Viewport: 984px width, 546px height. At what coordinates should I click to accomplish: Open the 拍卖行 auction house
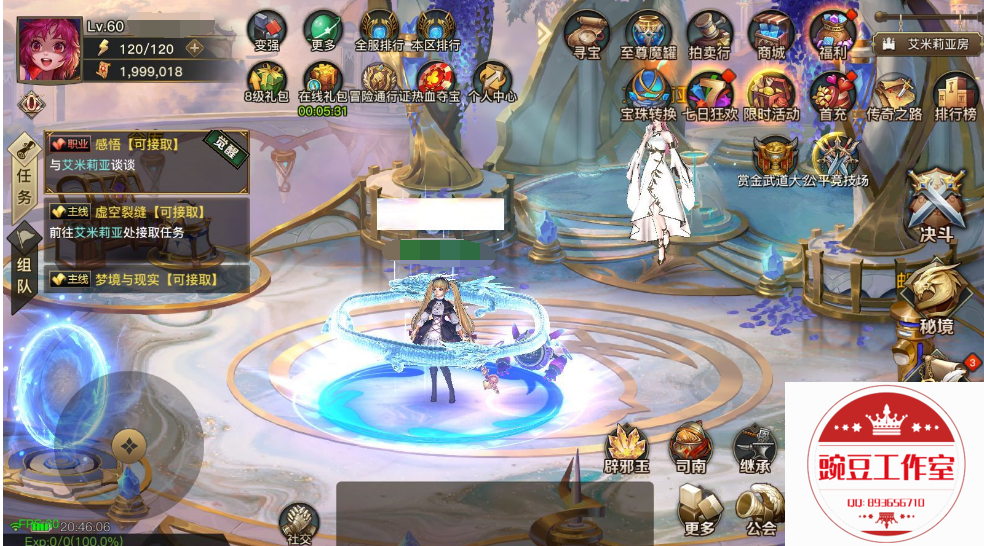(709, 34)
